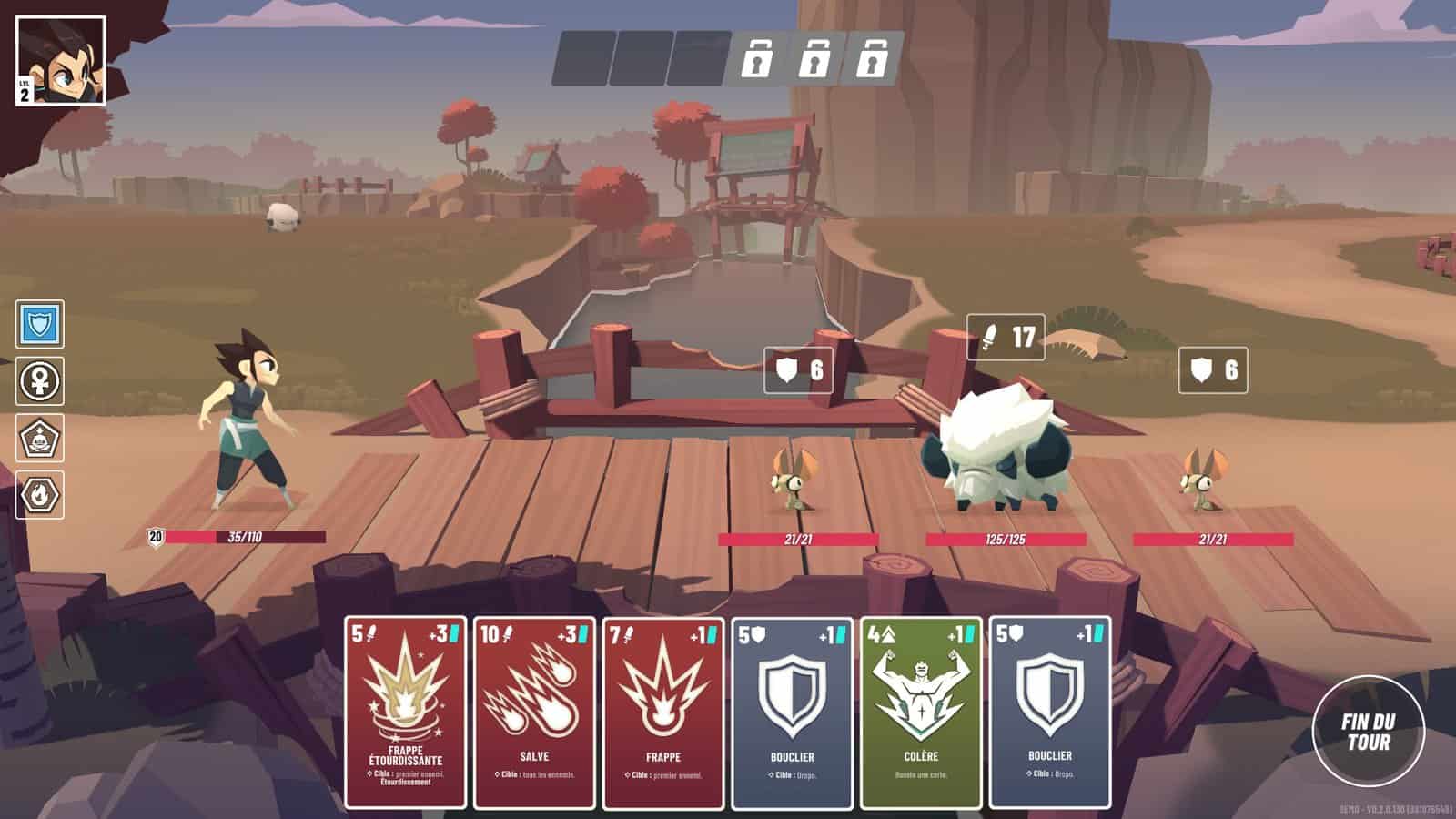This screenshot has width=1456, height=819.
Task: Select the blue shield skill icon
Action: point(40,324)
